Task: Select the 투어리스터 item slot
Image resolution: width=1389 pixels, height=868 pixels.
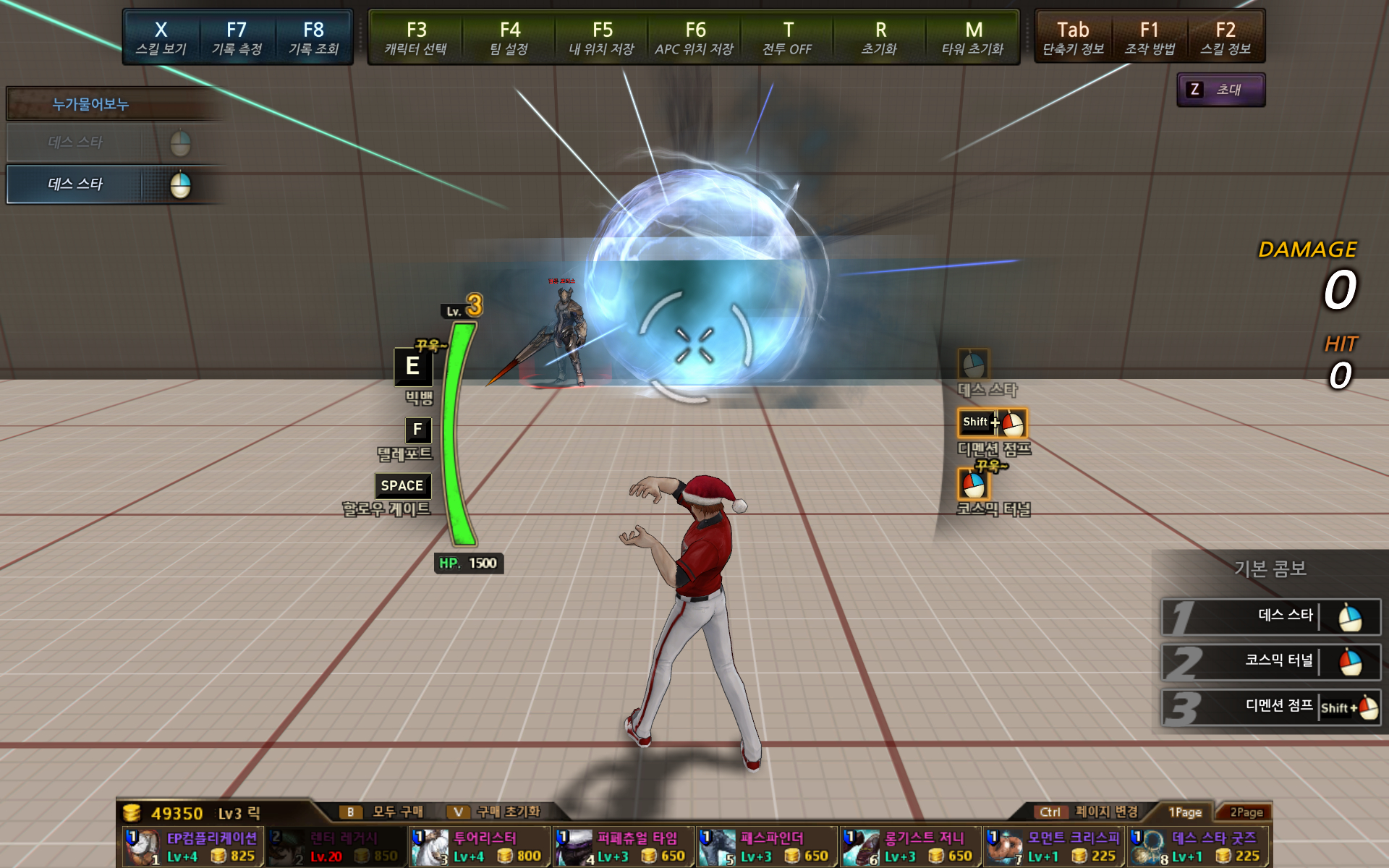Action: pos(480,847)
